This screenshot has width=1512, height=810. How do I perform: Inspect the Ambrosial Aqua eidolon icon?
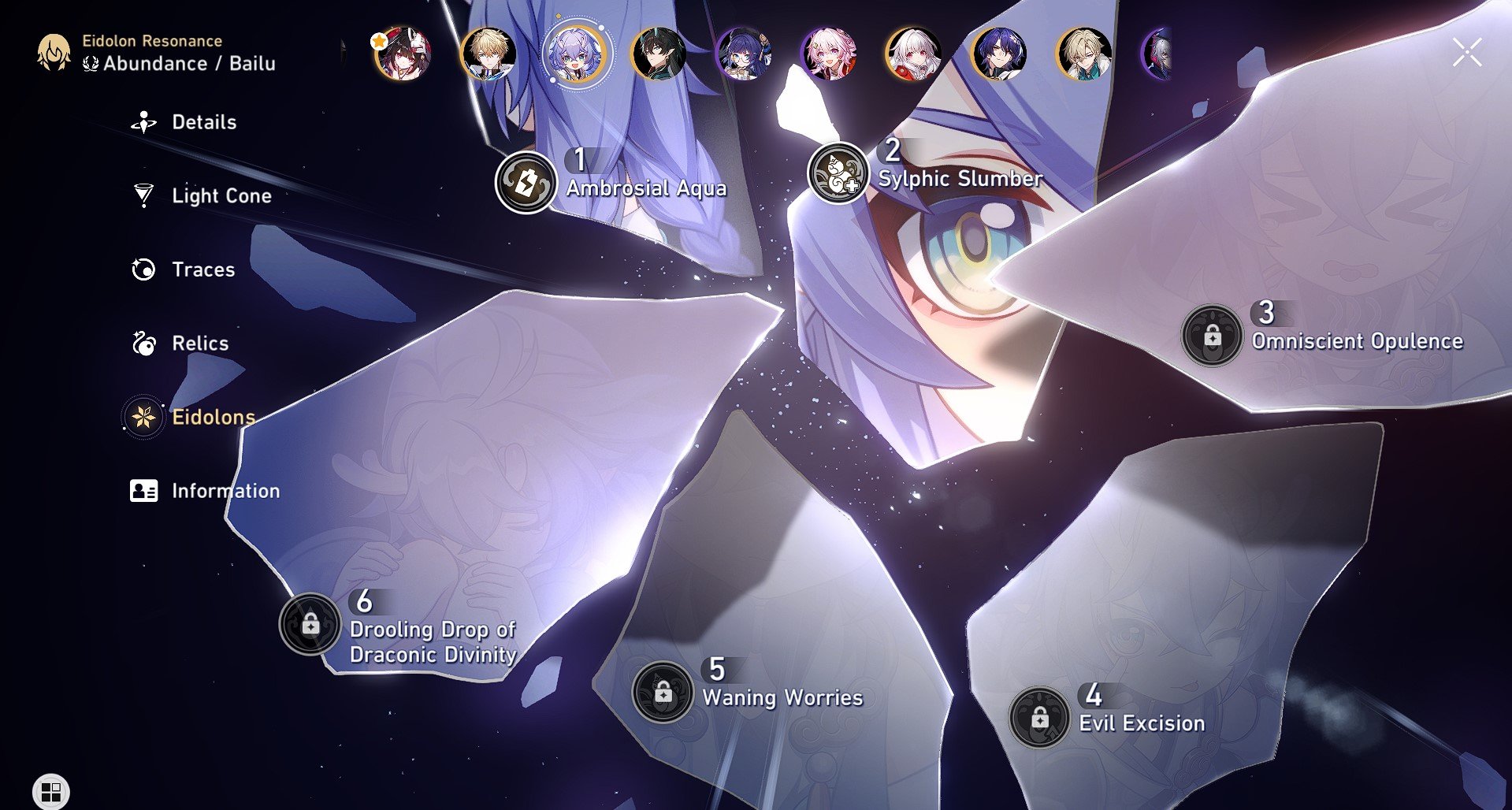coord(526,183)
